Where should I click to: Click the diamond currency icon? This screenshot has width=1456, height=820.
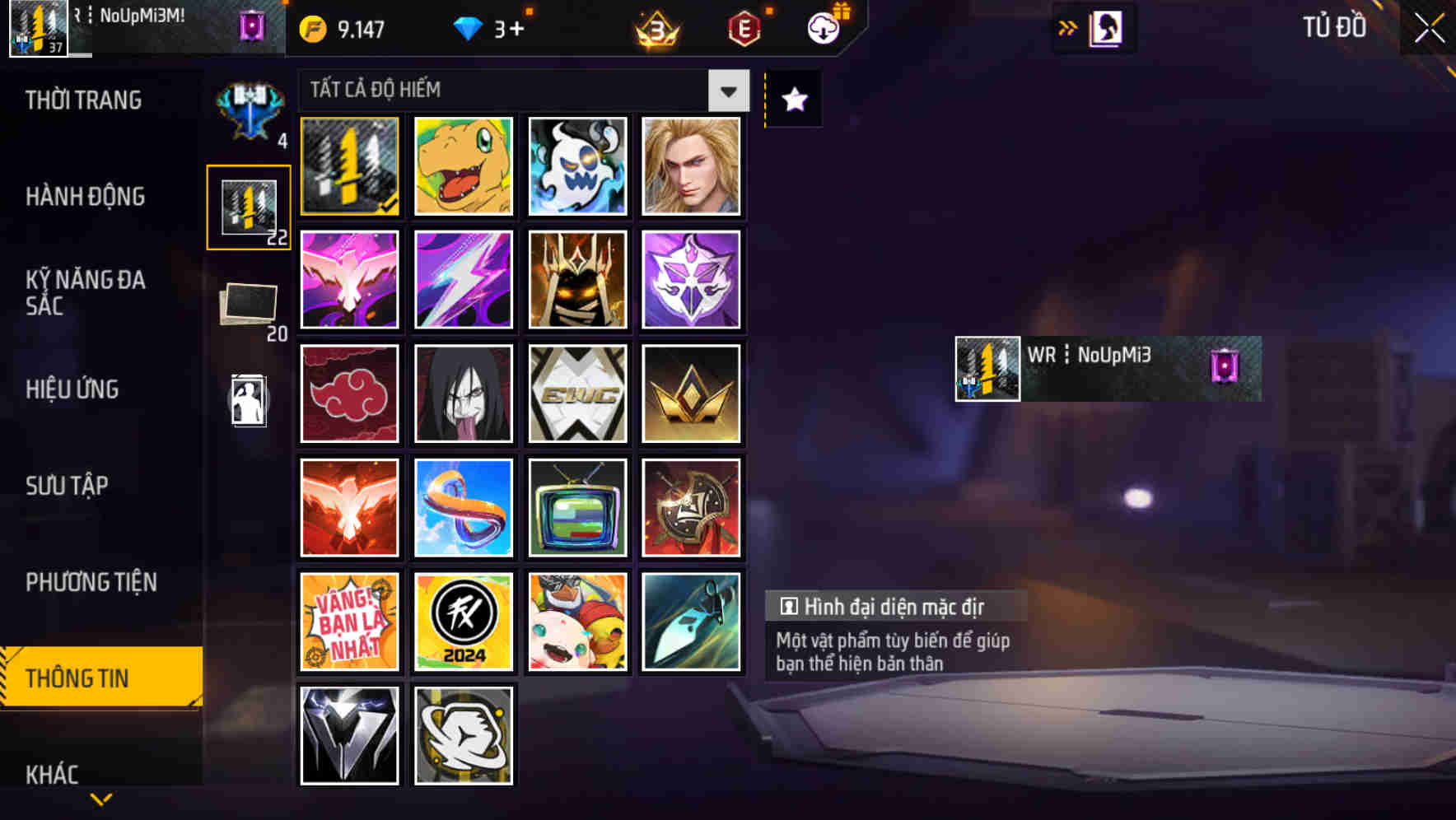pyautogui.click(x=468, y=27)
